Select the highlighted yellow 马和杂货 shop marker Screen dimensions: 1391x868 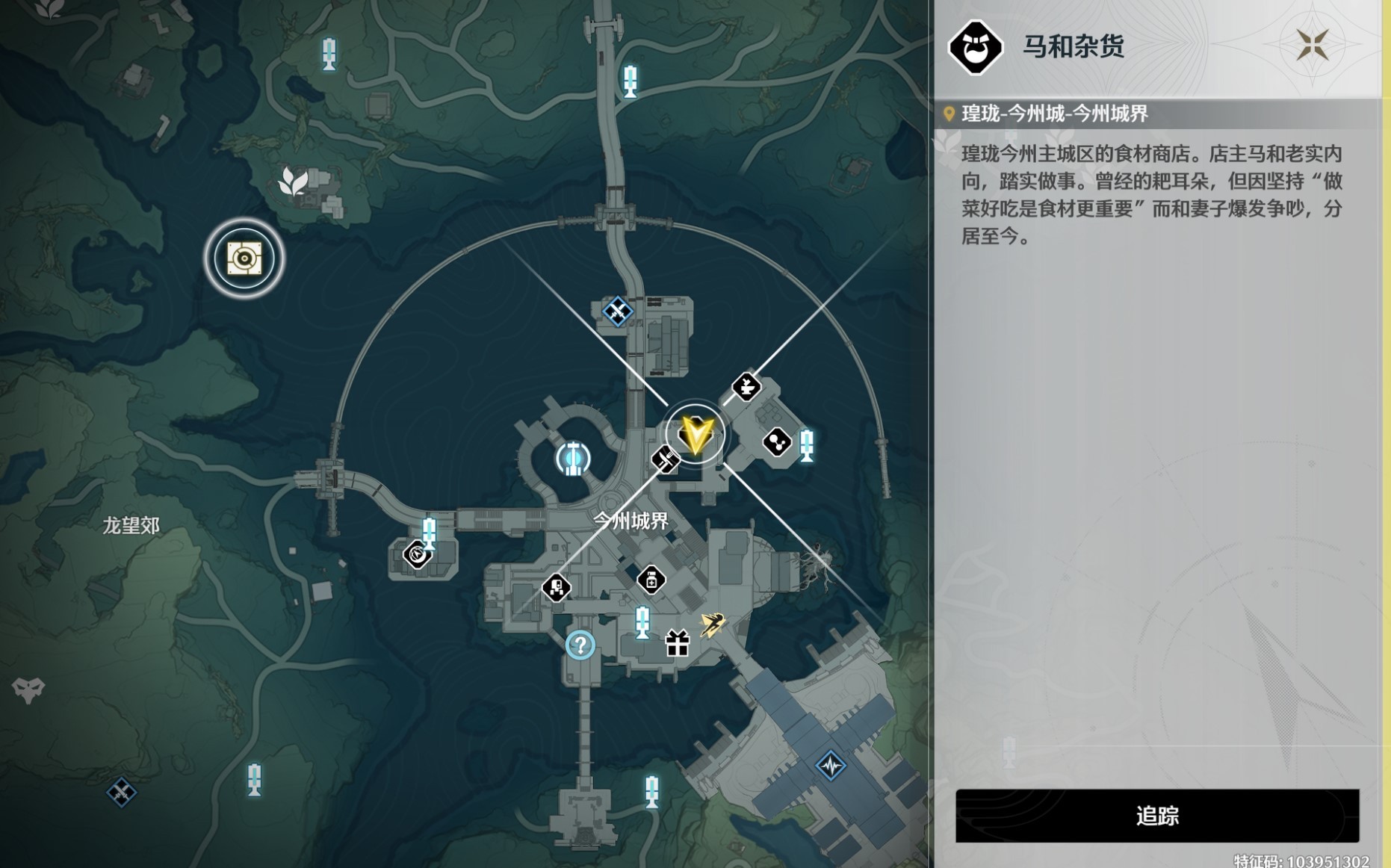click(695, 435)
